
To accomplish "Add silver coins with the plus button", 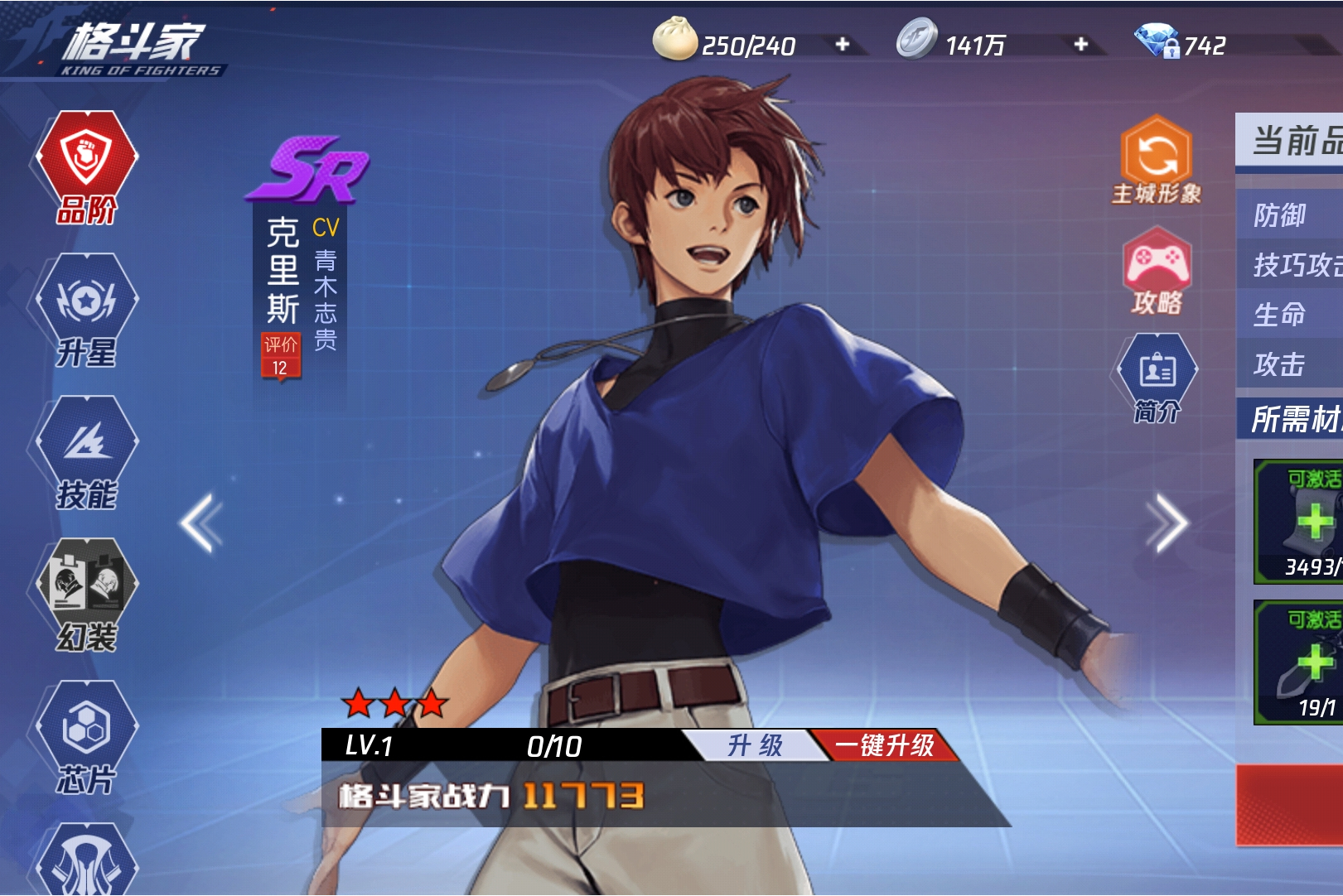I will 1080,44.
